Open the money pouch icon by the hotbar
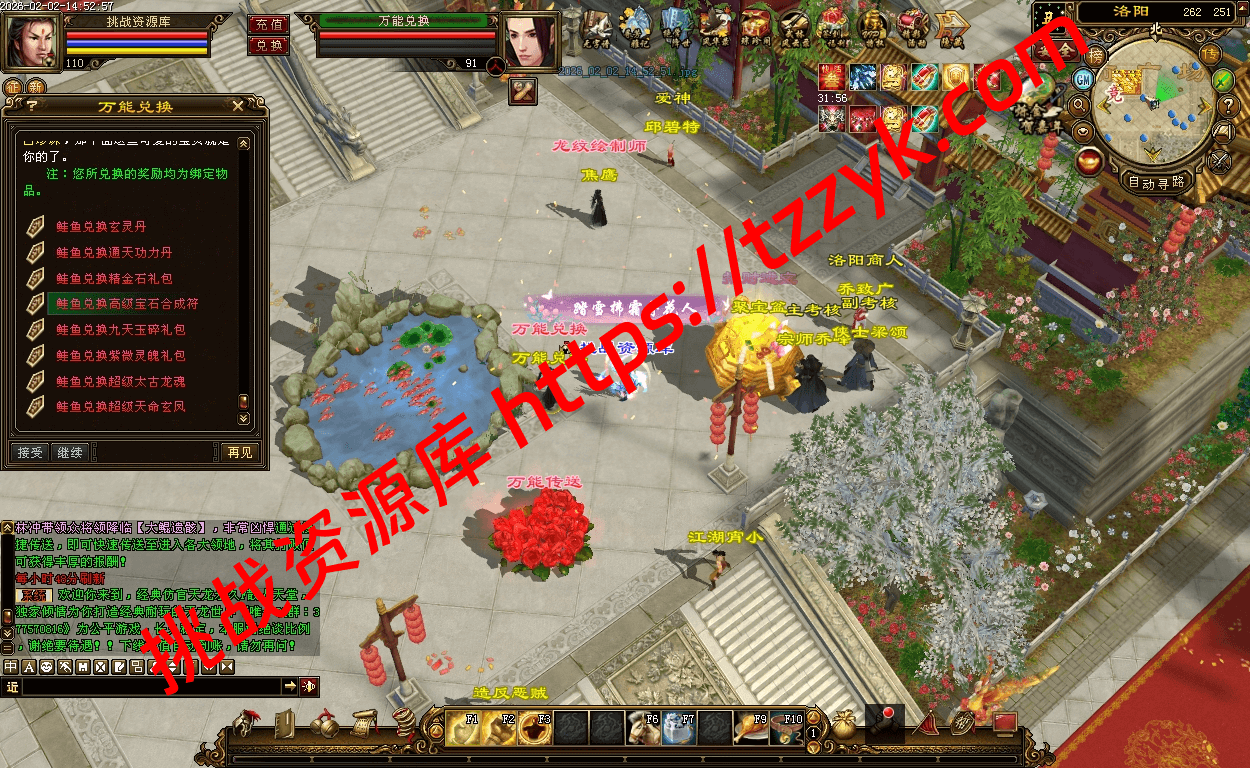This screenshot has width=1250, height=768. 845,726
